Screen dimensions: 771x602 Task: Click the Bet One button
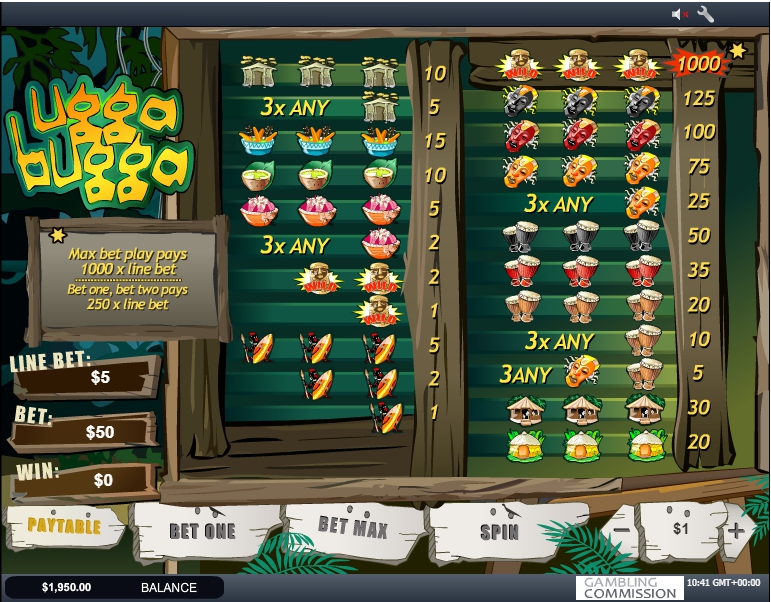point(204,529)
